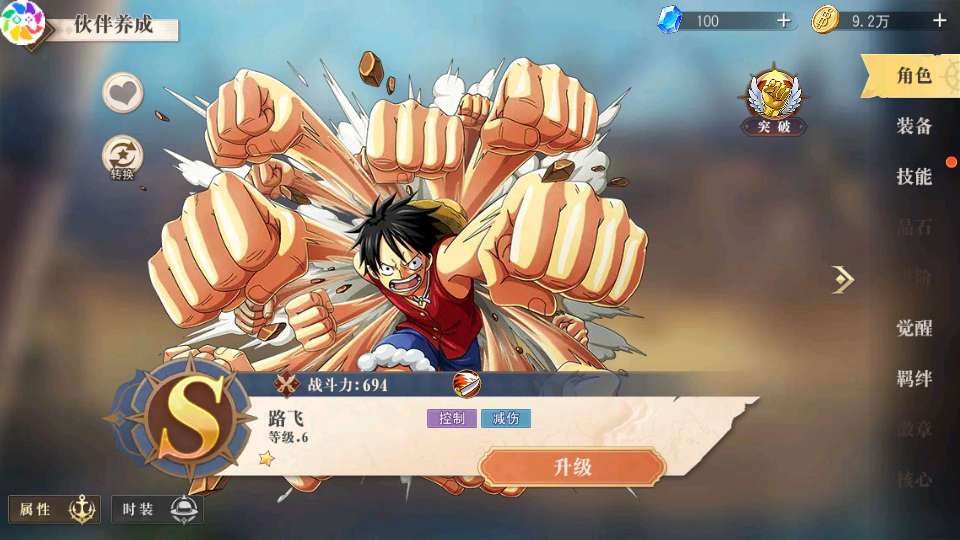Switch to the 角色 tab
The image size is (960, 540).
pos(913,75)
